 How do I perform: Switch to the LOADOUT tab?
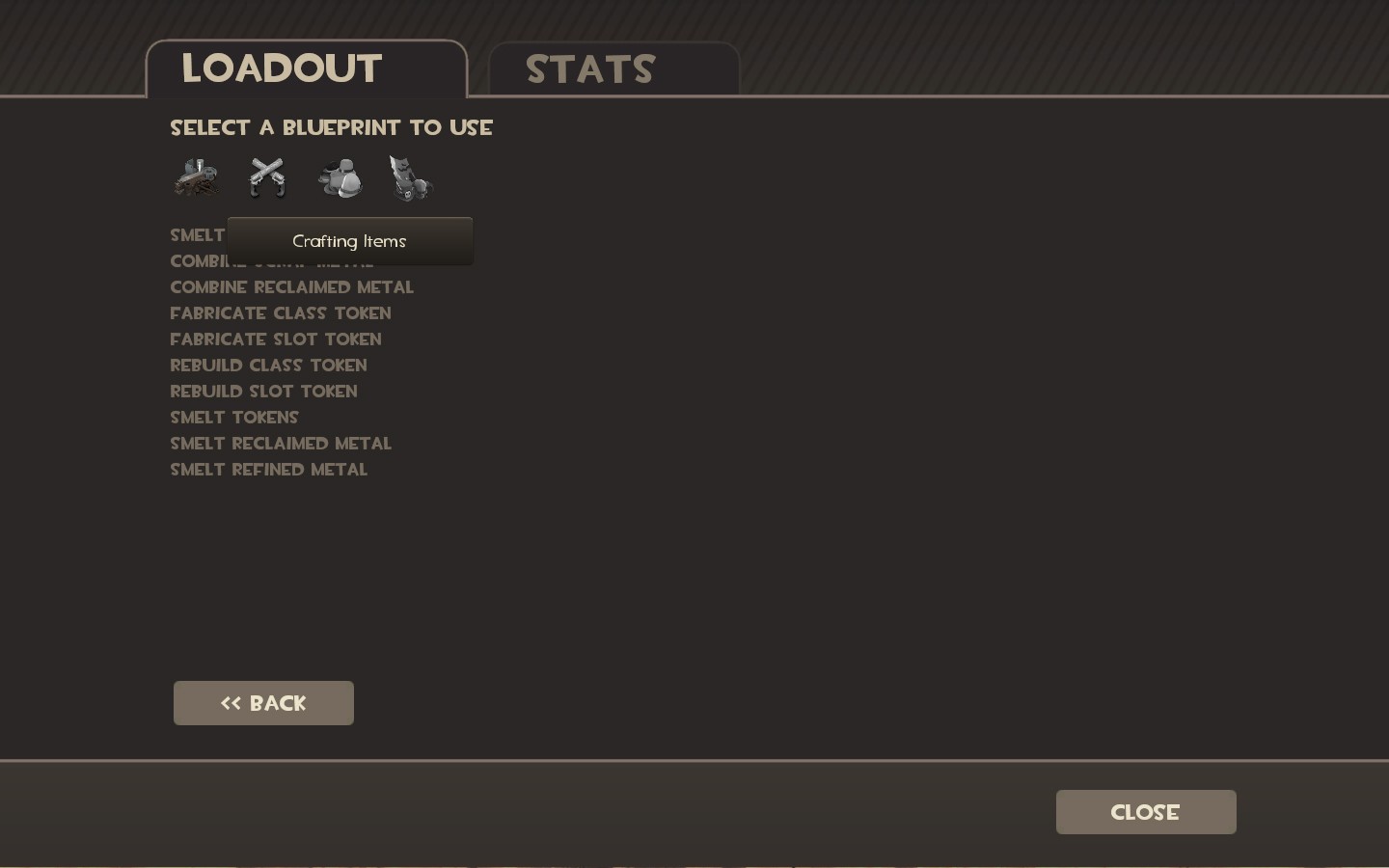coord(281,68)
